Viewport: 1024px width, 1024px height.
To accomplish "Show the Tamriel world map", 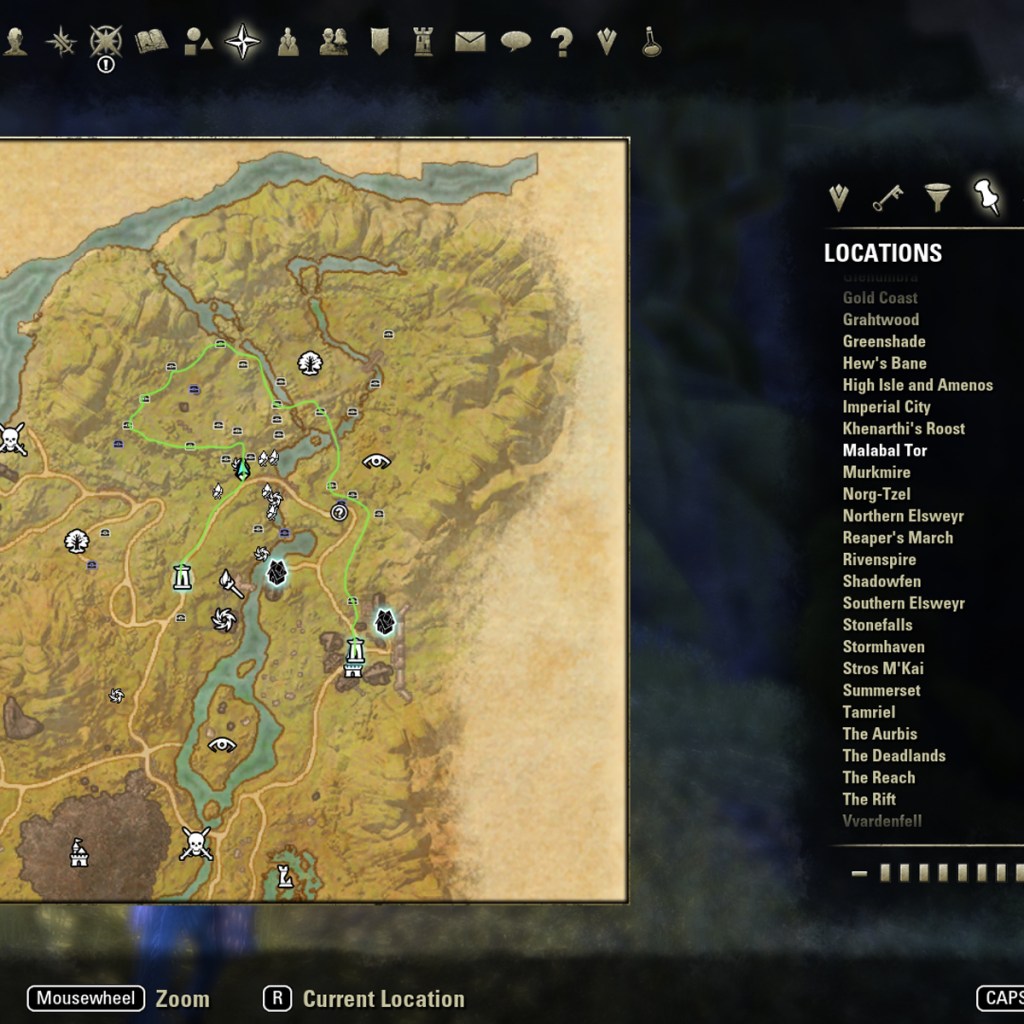I will (869, 713).
